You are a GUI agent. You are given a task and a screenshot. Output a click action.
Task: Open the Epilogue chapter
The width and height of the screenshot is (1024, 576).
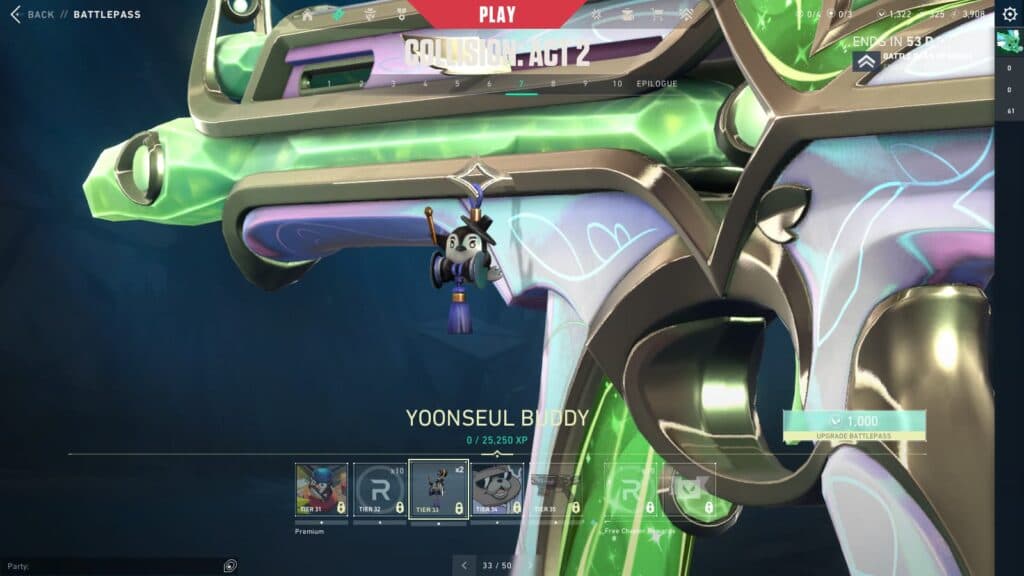[x=657, y=84]
